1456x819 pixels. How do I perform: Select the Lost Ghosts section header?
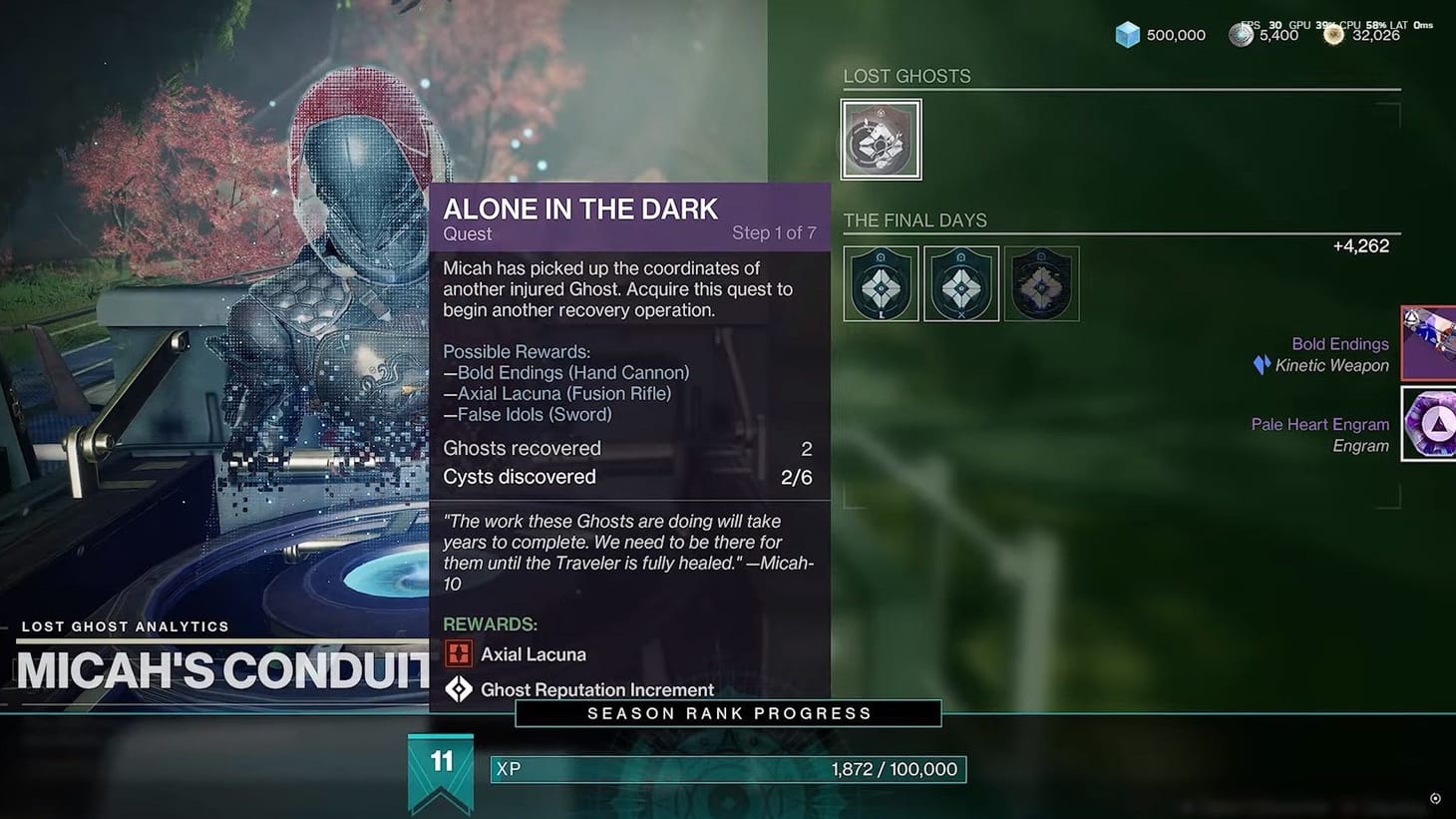[907, 75]
